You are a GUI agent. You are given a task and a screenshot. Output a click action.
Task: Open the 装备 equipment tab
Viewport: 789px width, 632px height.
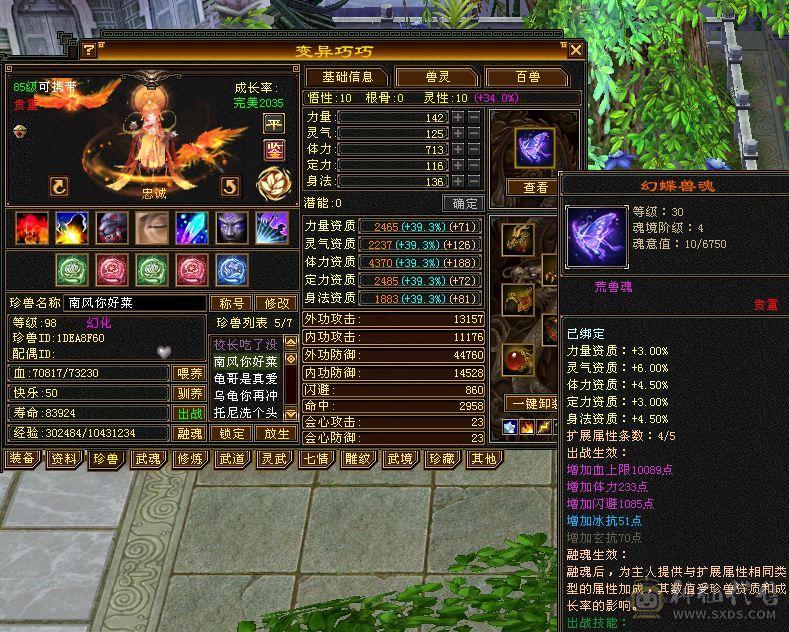pyautogui.click(x=23, y=459)
